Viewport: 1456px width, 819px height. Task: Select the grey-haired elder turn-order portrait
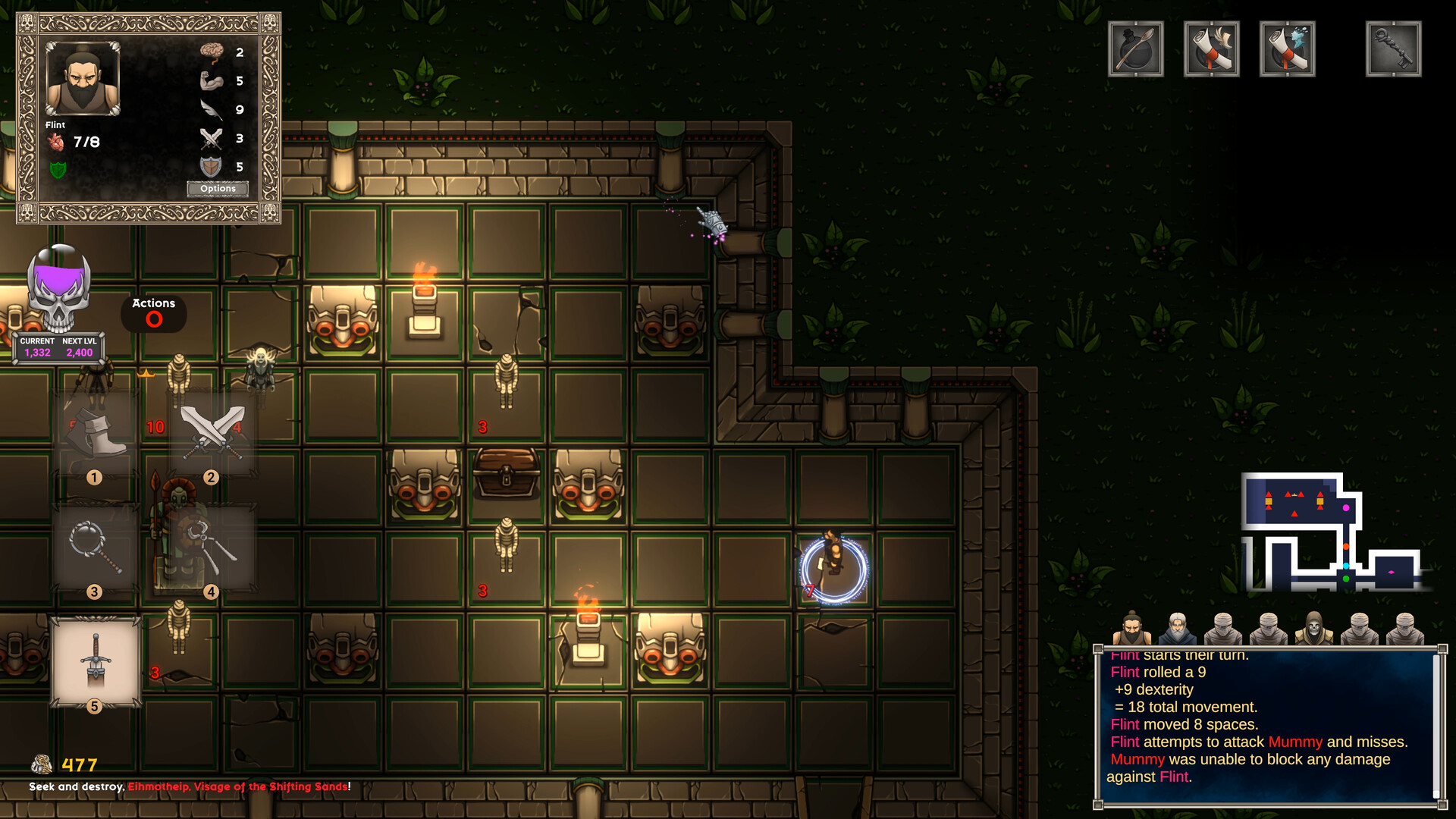1177,629
